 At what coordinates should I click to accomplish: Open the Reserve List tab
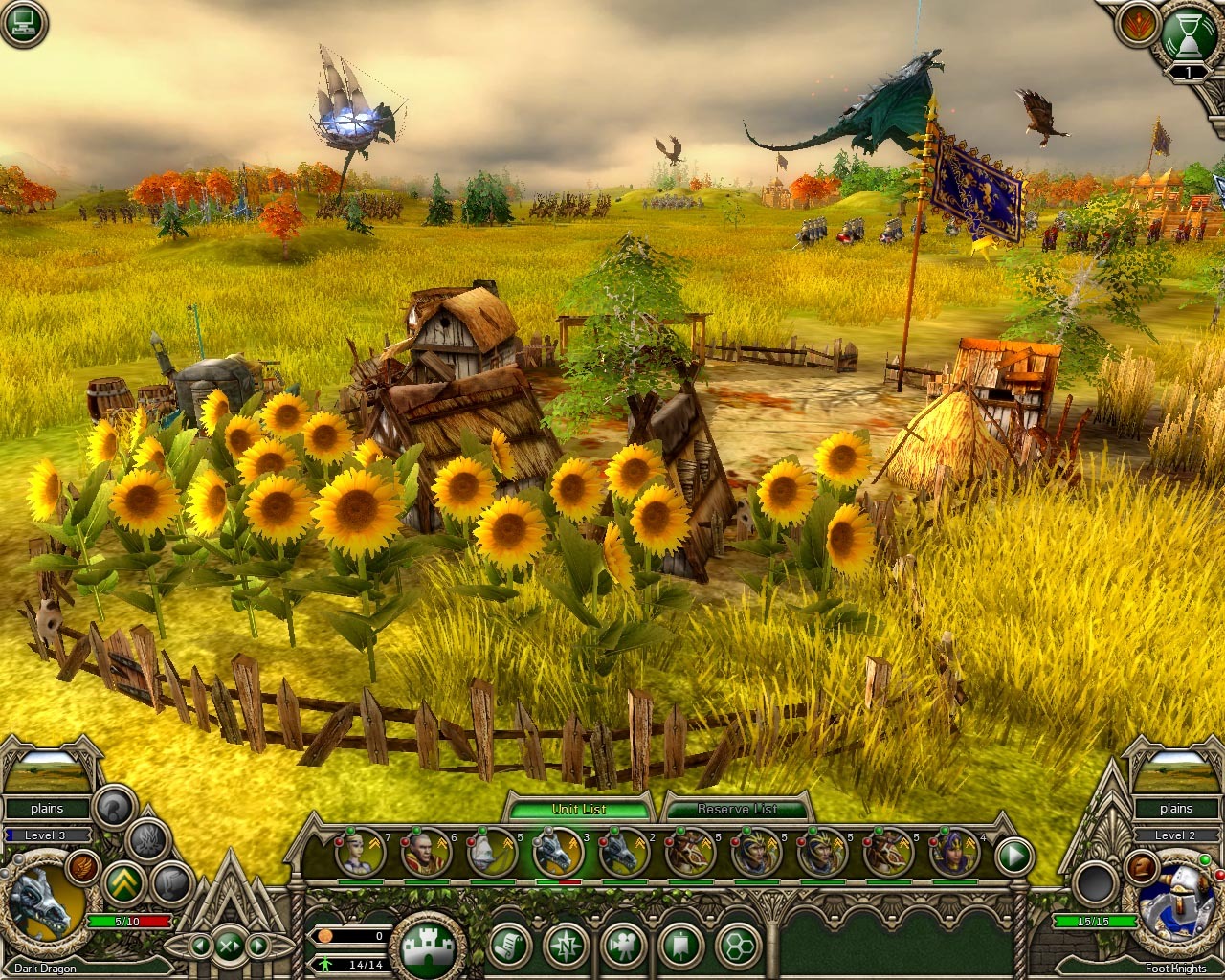coord(737,809)
